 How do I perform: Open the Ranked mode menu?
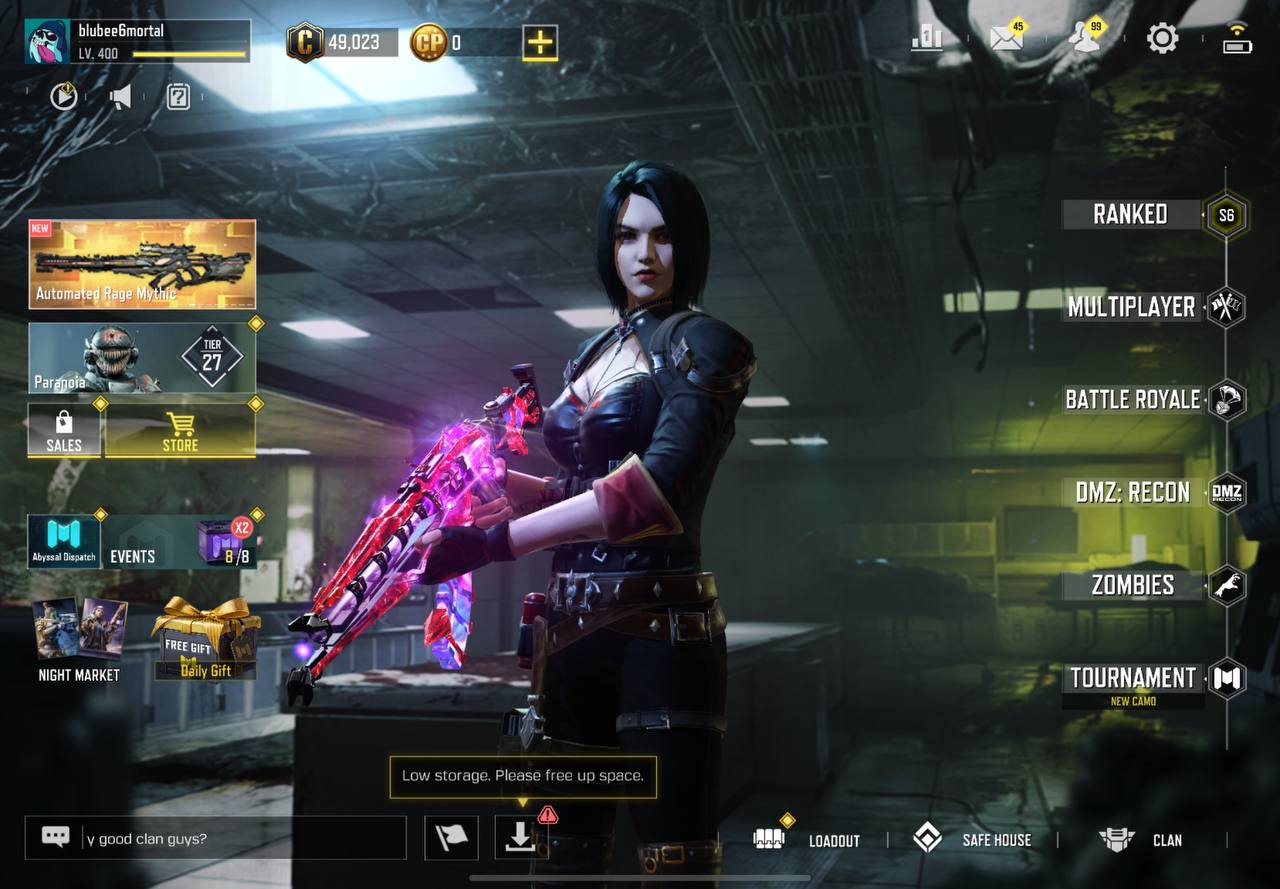click(1132, 214)
